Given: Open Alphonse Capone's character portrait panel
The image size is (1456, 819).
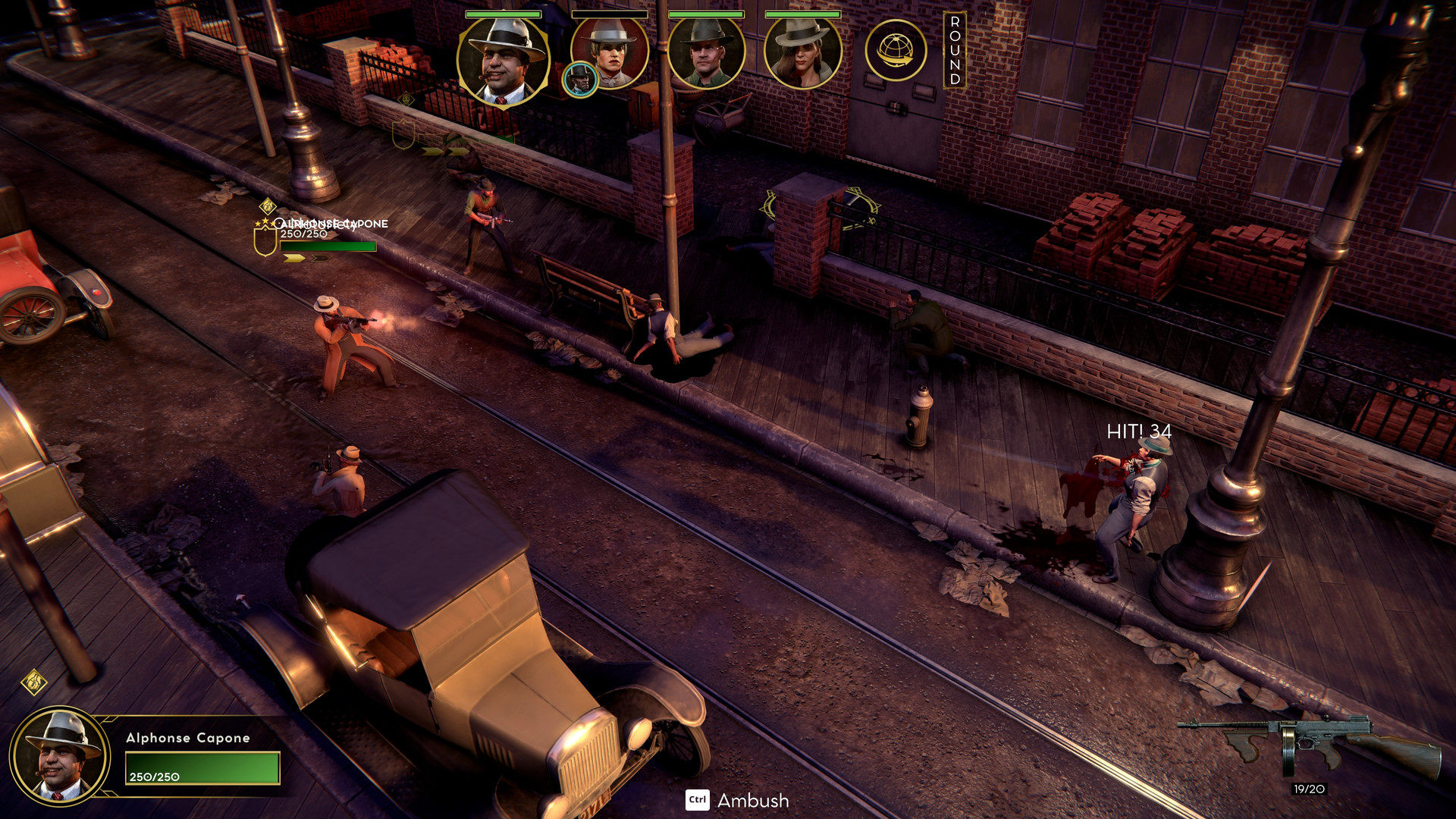Looking at the screenshot, I should pyautogui.click(x=60, y=755).
